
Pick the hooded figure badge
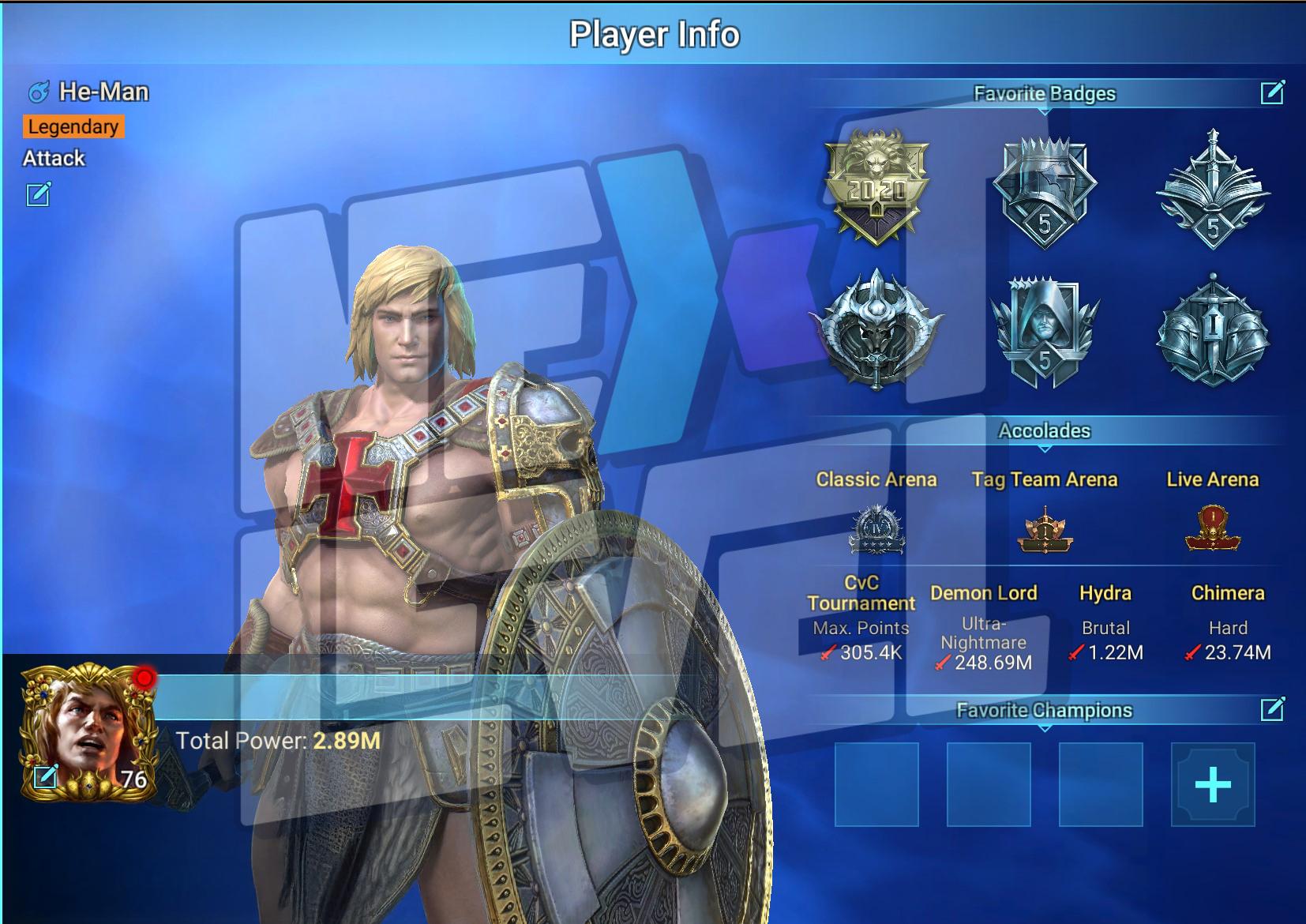[1044, 332]
